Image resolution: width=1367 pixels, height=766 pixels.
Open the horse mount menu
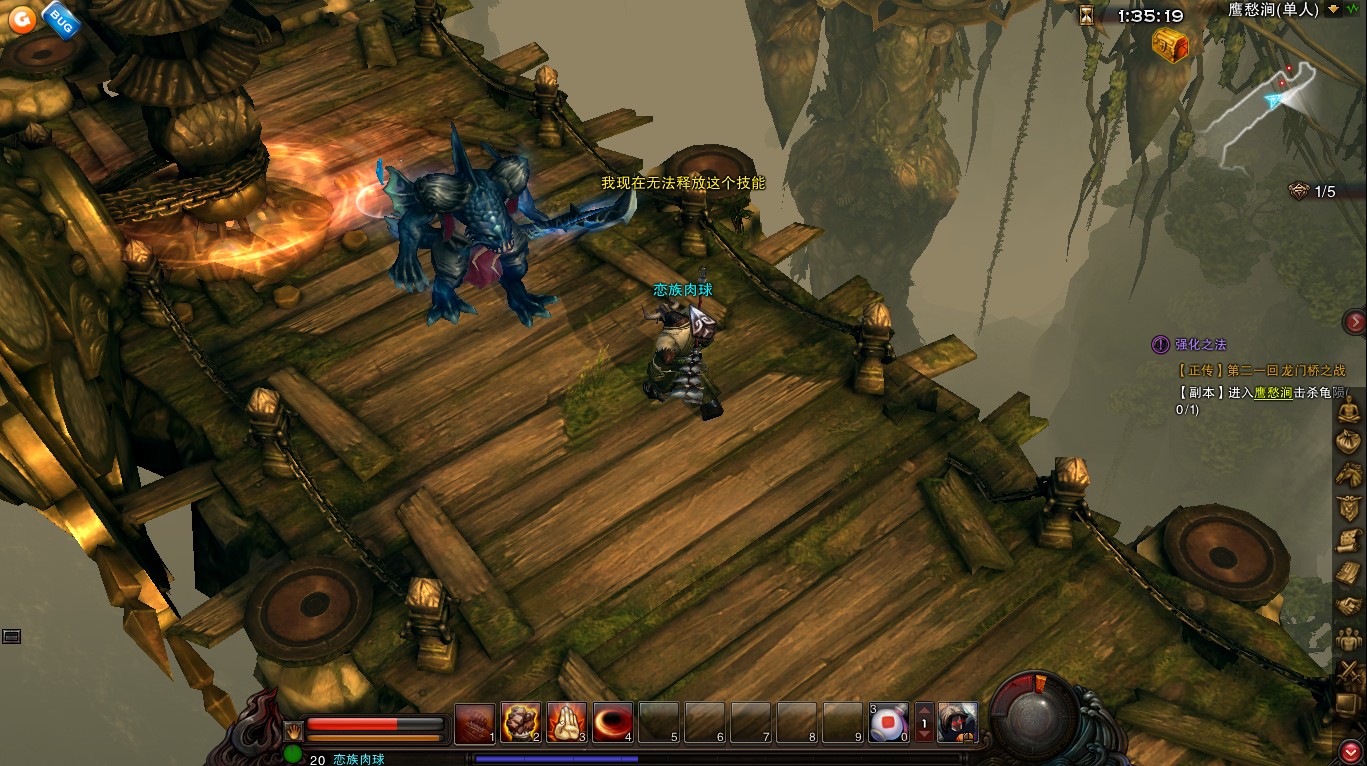pyautogui.click(x=1351, y=475)
